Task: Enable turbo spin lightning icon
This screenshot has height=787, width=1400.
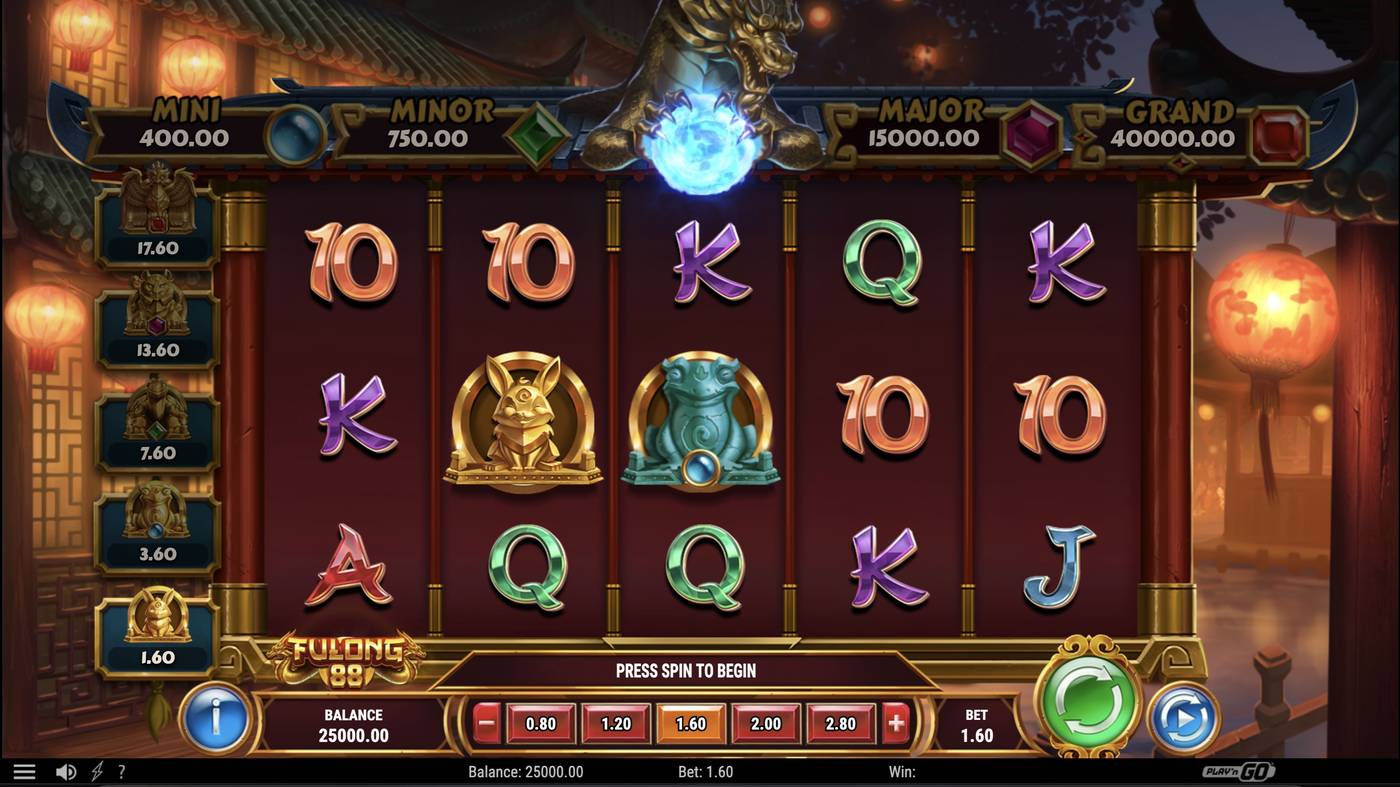Action: pyautogui.click(x=96, y=770)
